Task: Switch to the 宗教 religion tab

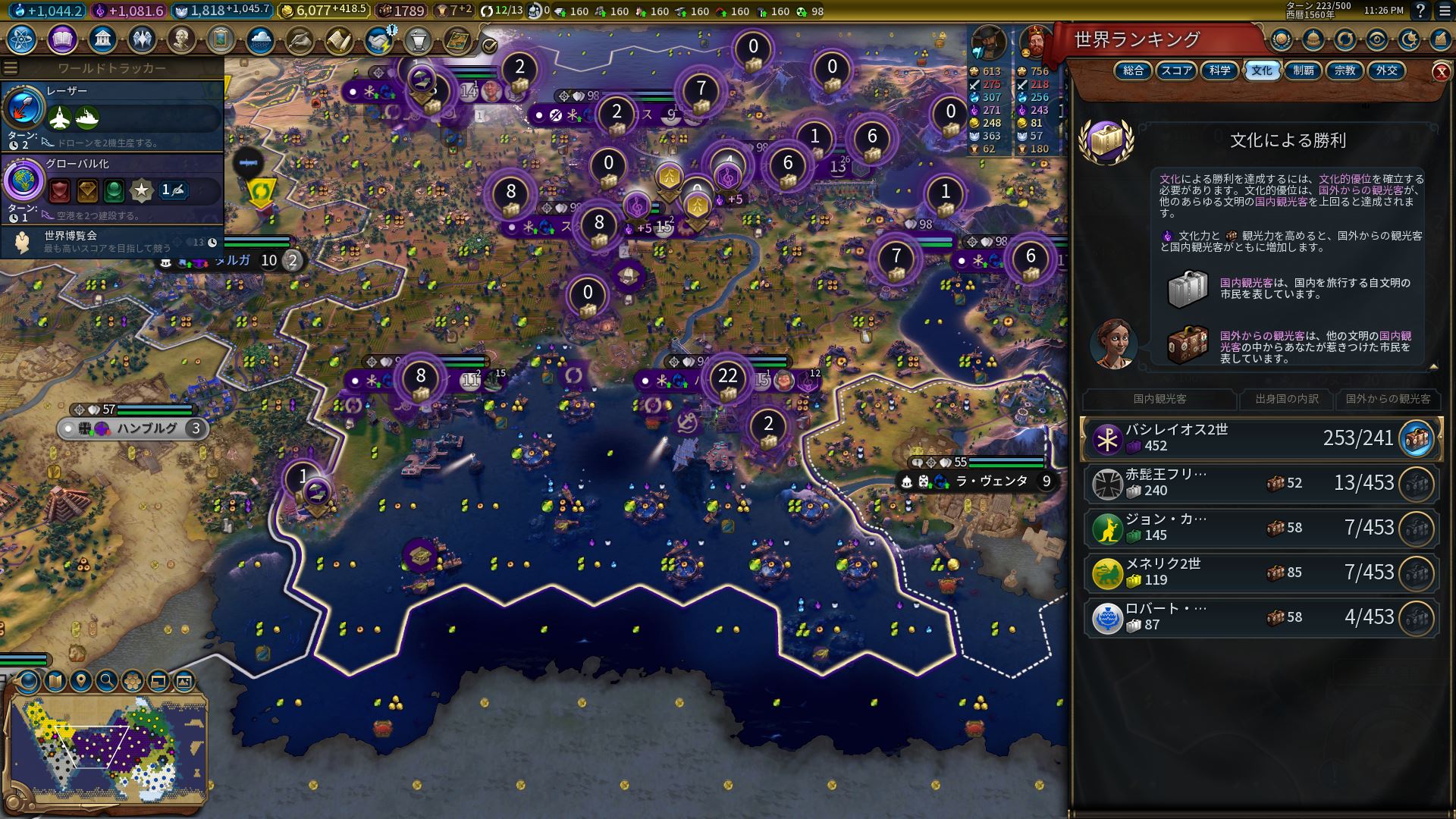Action: coord(1345,71)
